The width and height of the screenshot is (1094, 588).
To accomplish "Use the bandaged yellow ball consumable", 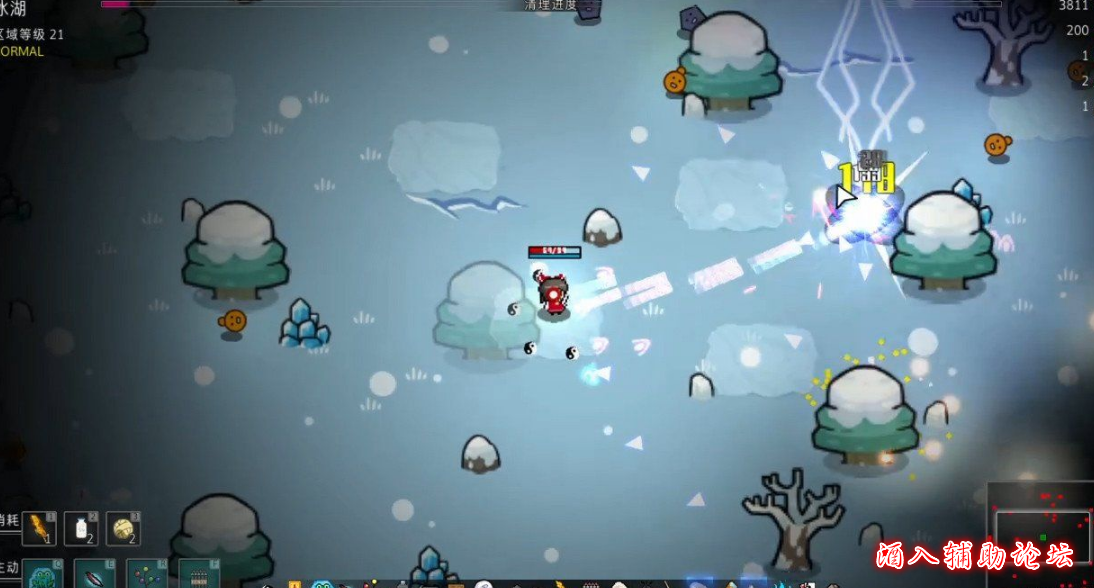I will 123,528.
